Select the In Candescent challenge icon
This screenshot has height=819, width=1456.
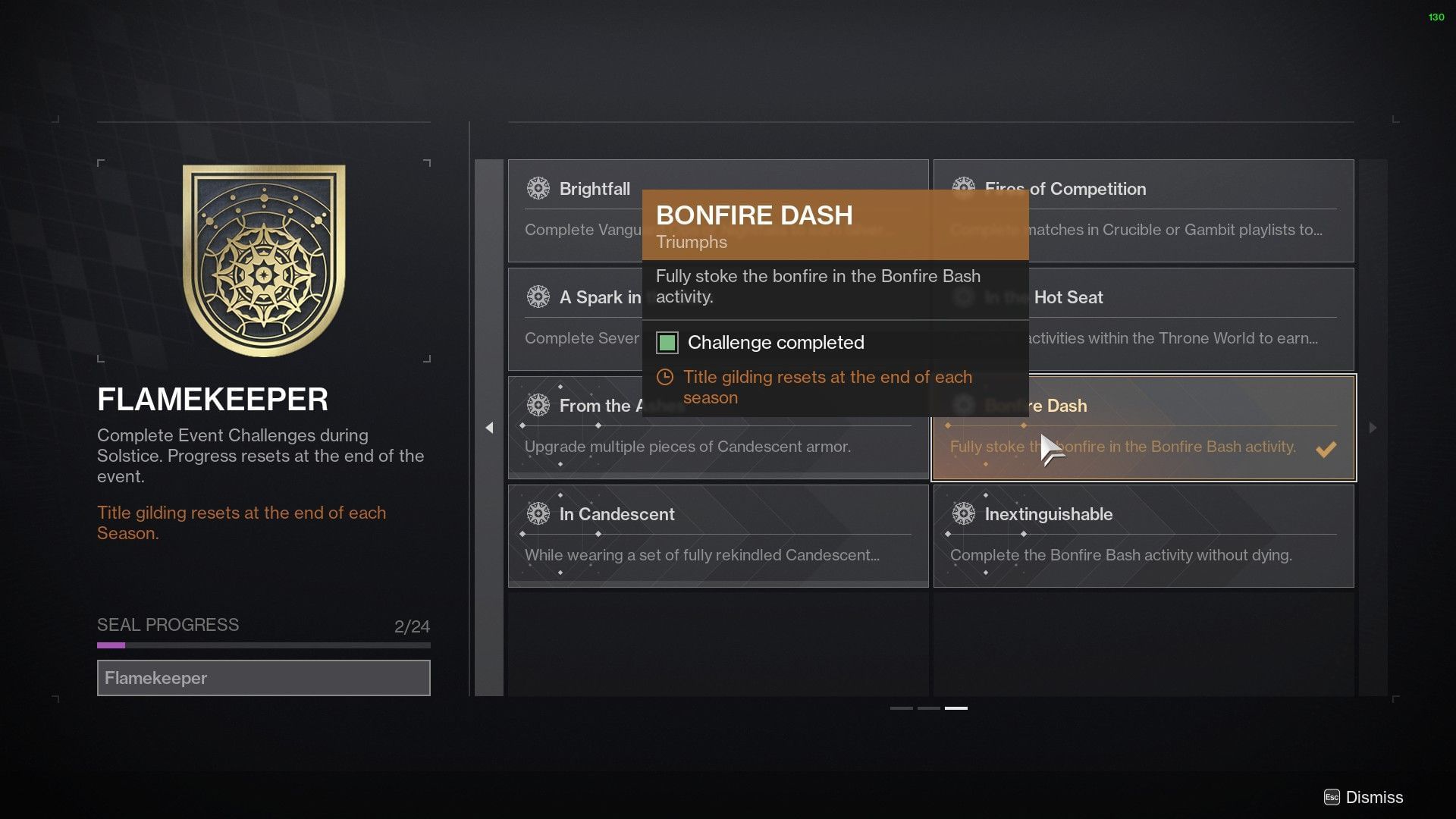539,513
